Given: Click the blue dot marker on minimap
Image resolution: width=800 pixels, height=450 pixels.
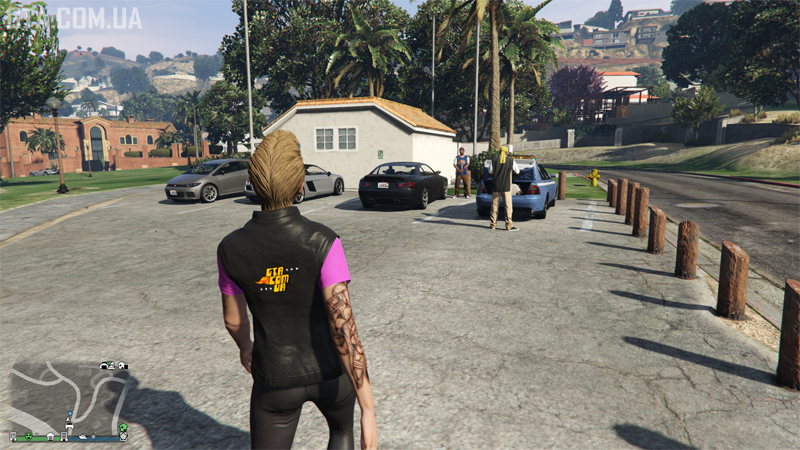Looking at the screenshot, I should pyautogui.click(x=70, y=413).
